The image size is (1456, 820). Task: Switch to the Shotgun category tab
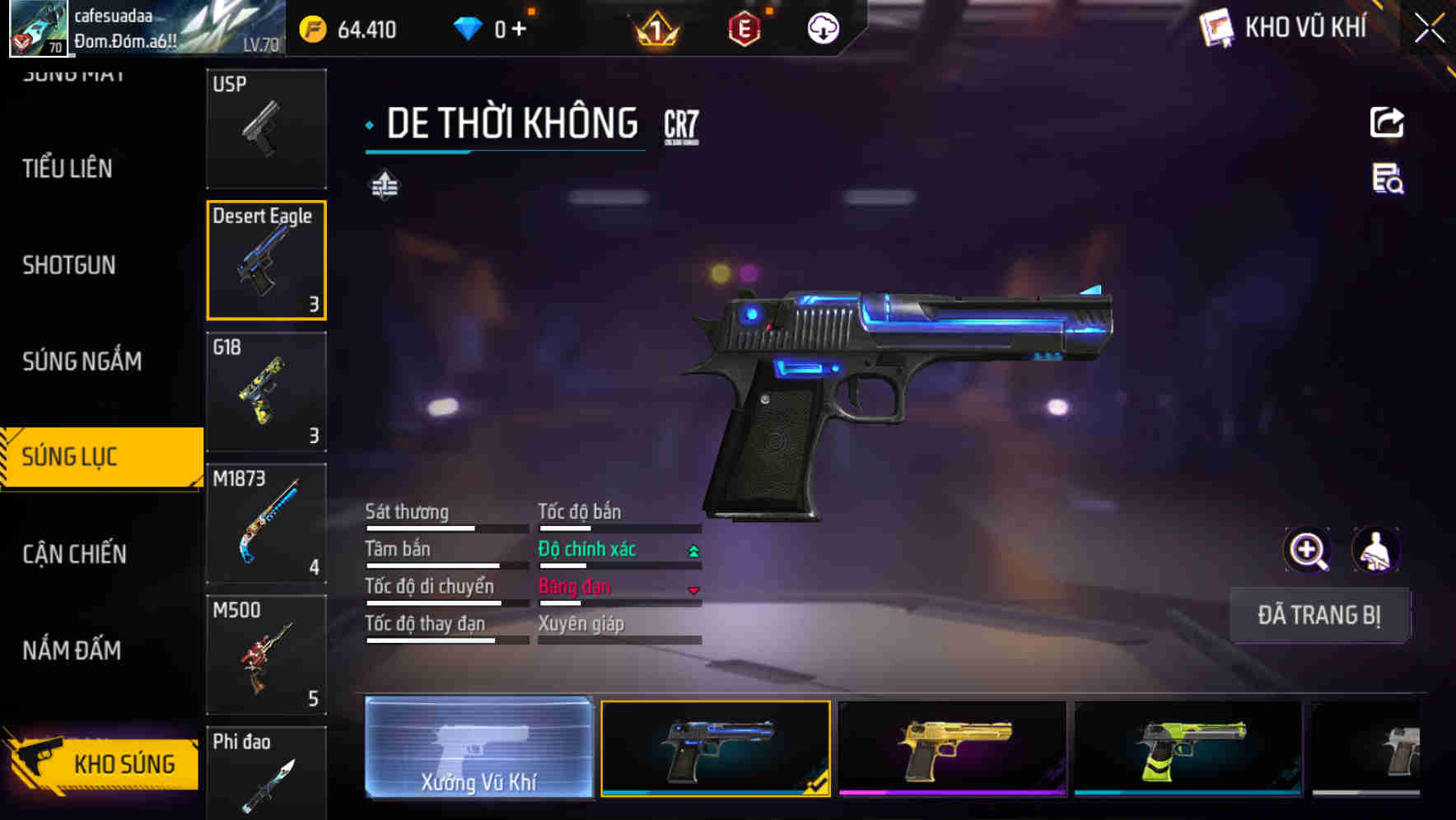click(x=70, y=265)
